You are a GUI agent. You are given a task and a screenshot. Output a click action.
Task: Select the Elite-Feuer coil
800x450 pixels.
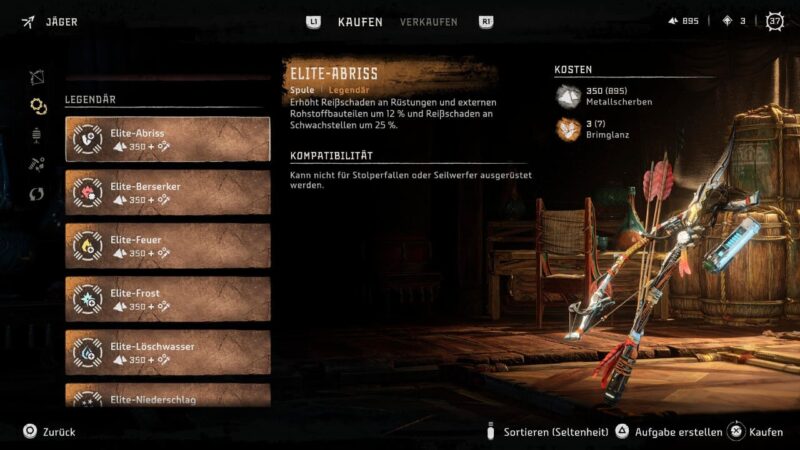[x=167, y=245]
